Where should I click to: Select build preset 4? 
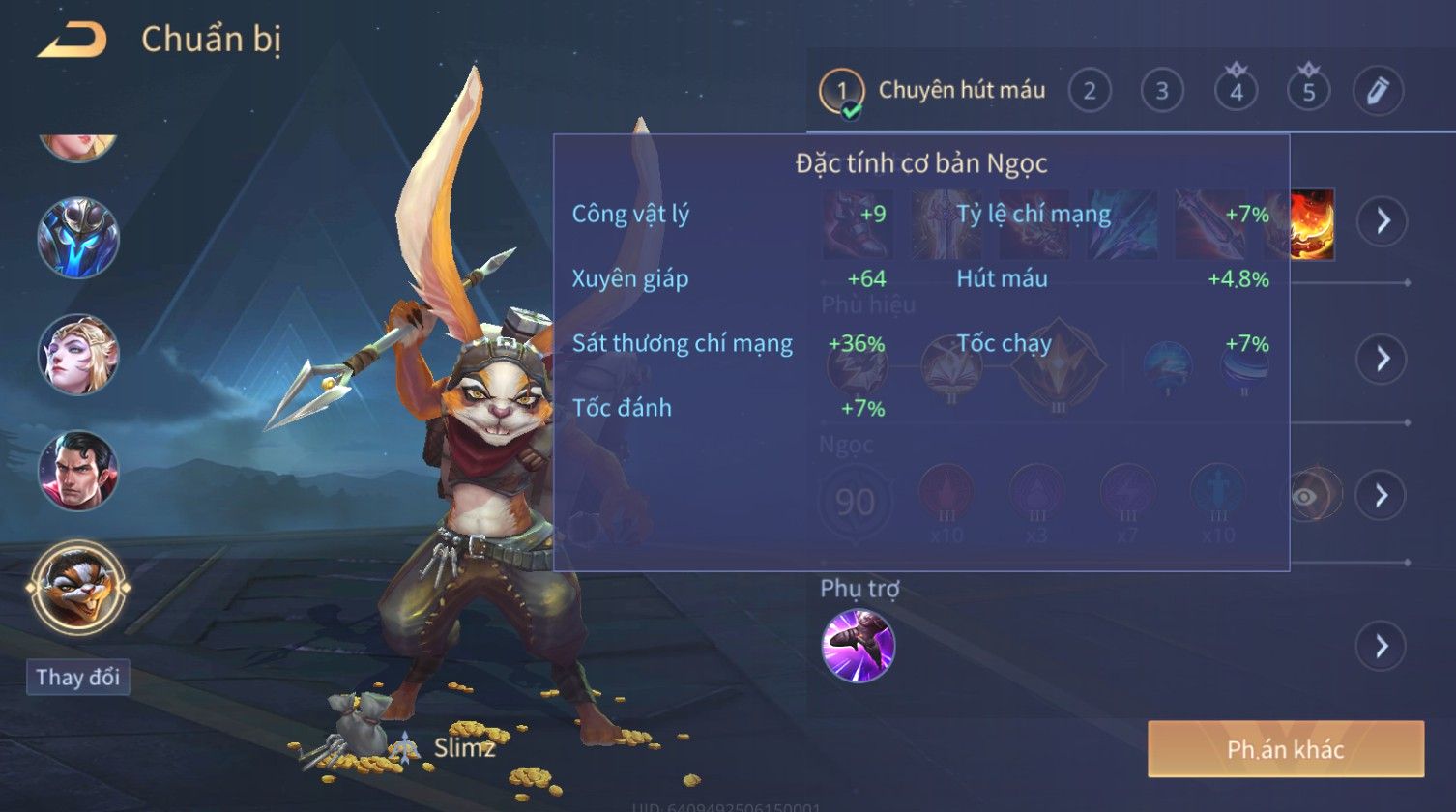[1236, 92]
